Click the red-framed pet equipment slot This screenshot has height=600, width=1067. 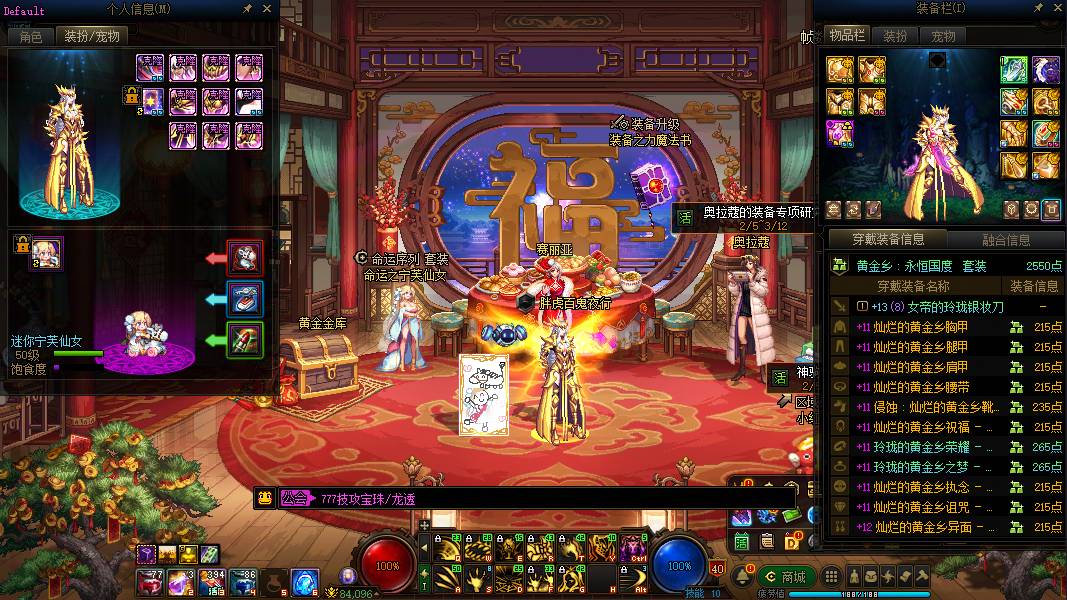coord(245,258)
